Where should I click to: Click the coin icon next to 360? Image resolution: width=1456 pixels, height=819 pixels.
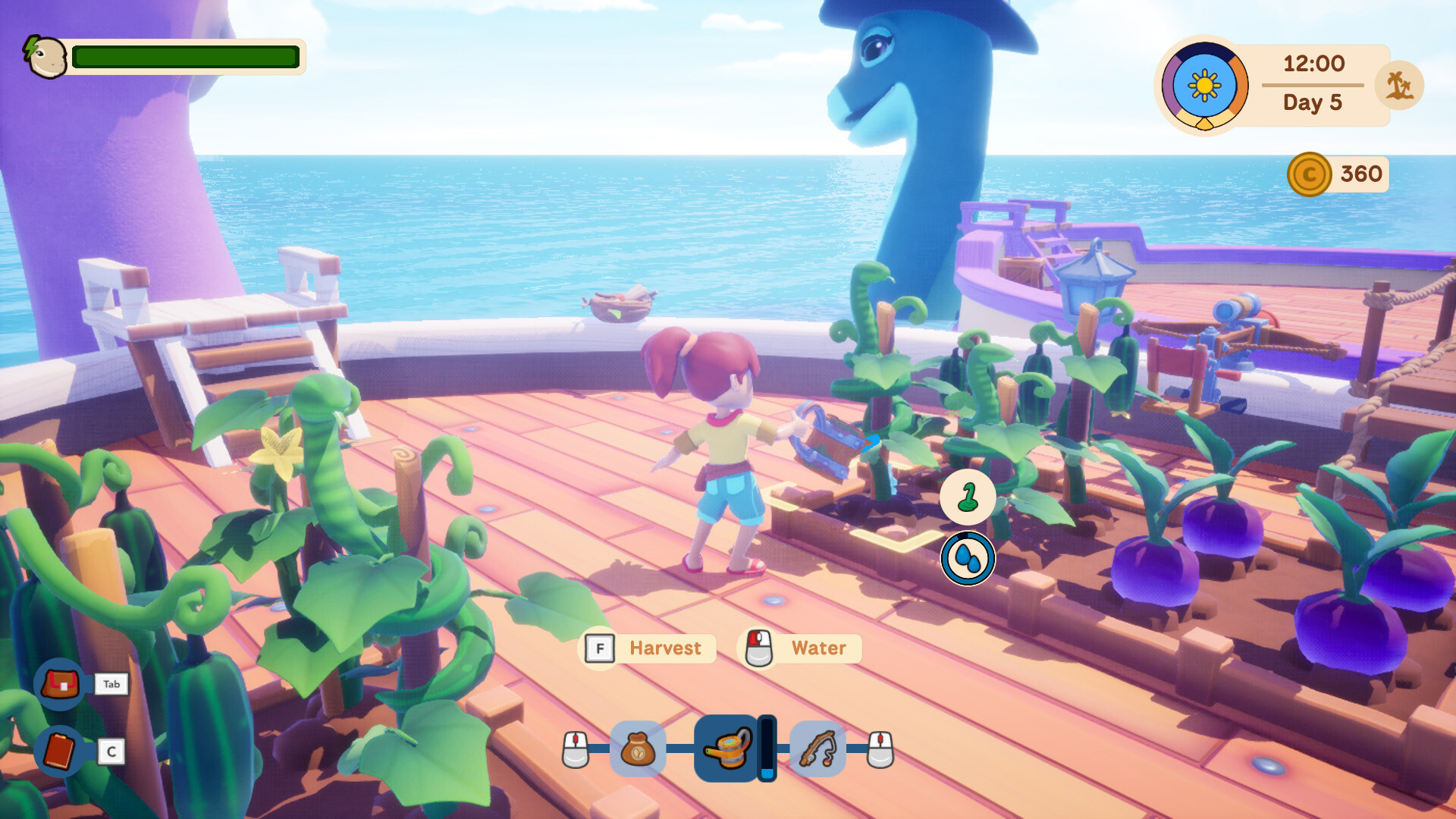(x=1307, y=174)
